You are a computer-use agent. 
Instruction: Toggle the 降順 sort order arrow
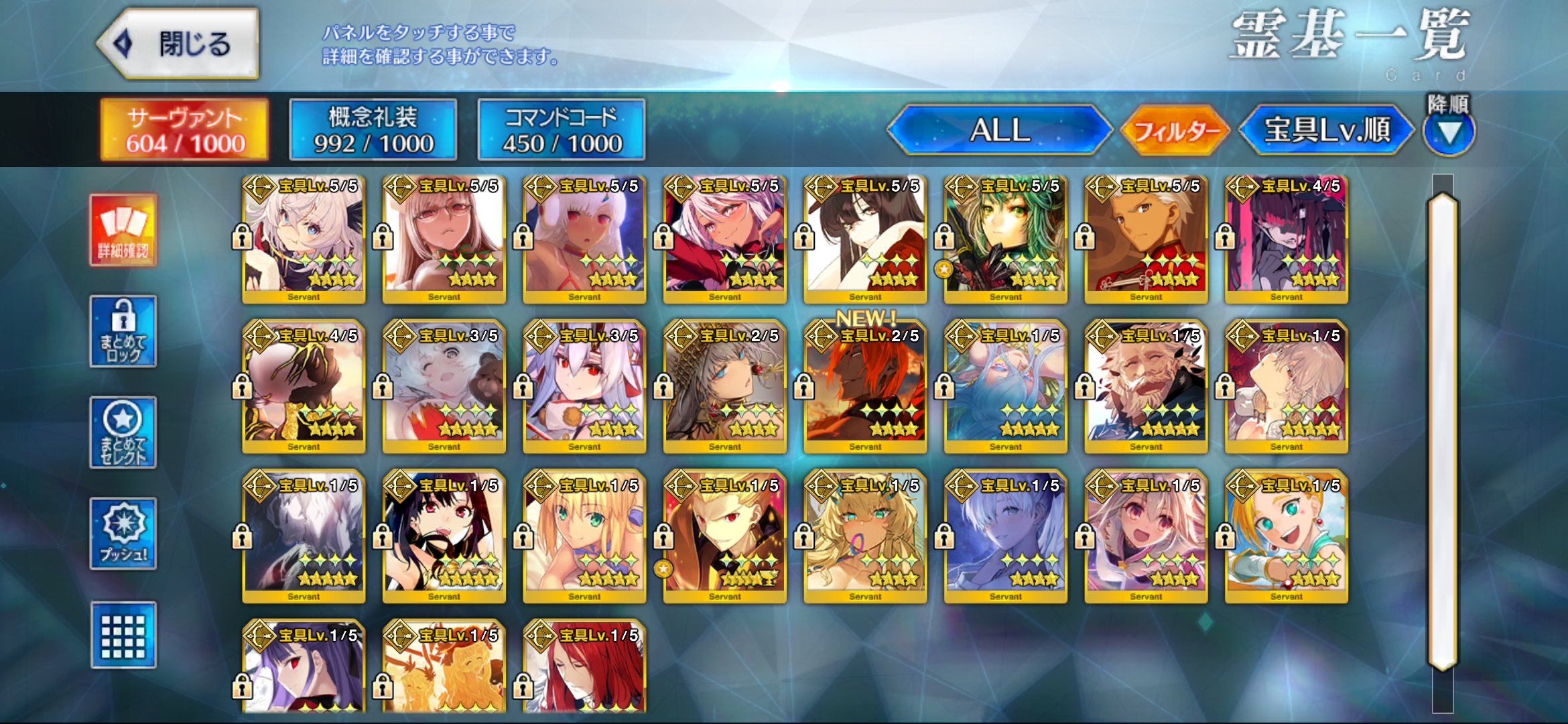(x=1449, y=132)
